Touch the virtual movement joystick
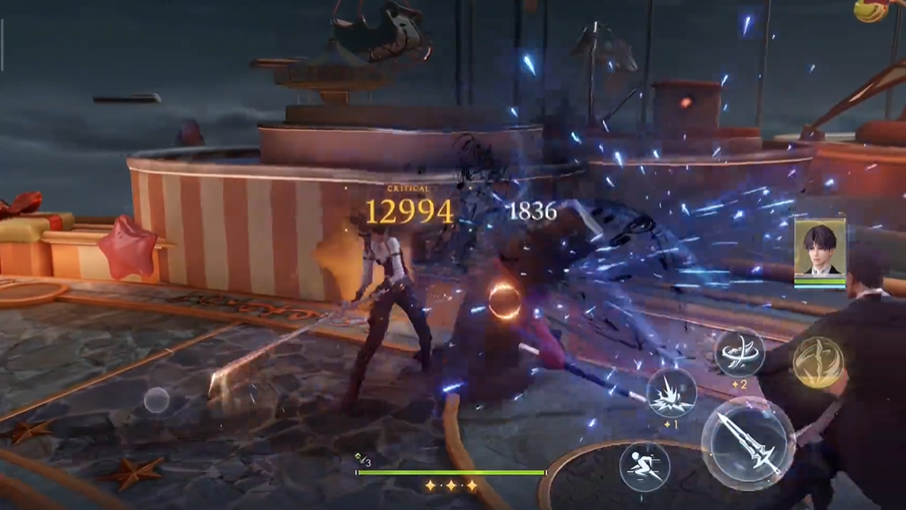This screenshot has height=510, width=906. 156,401
